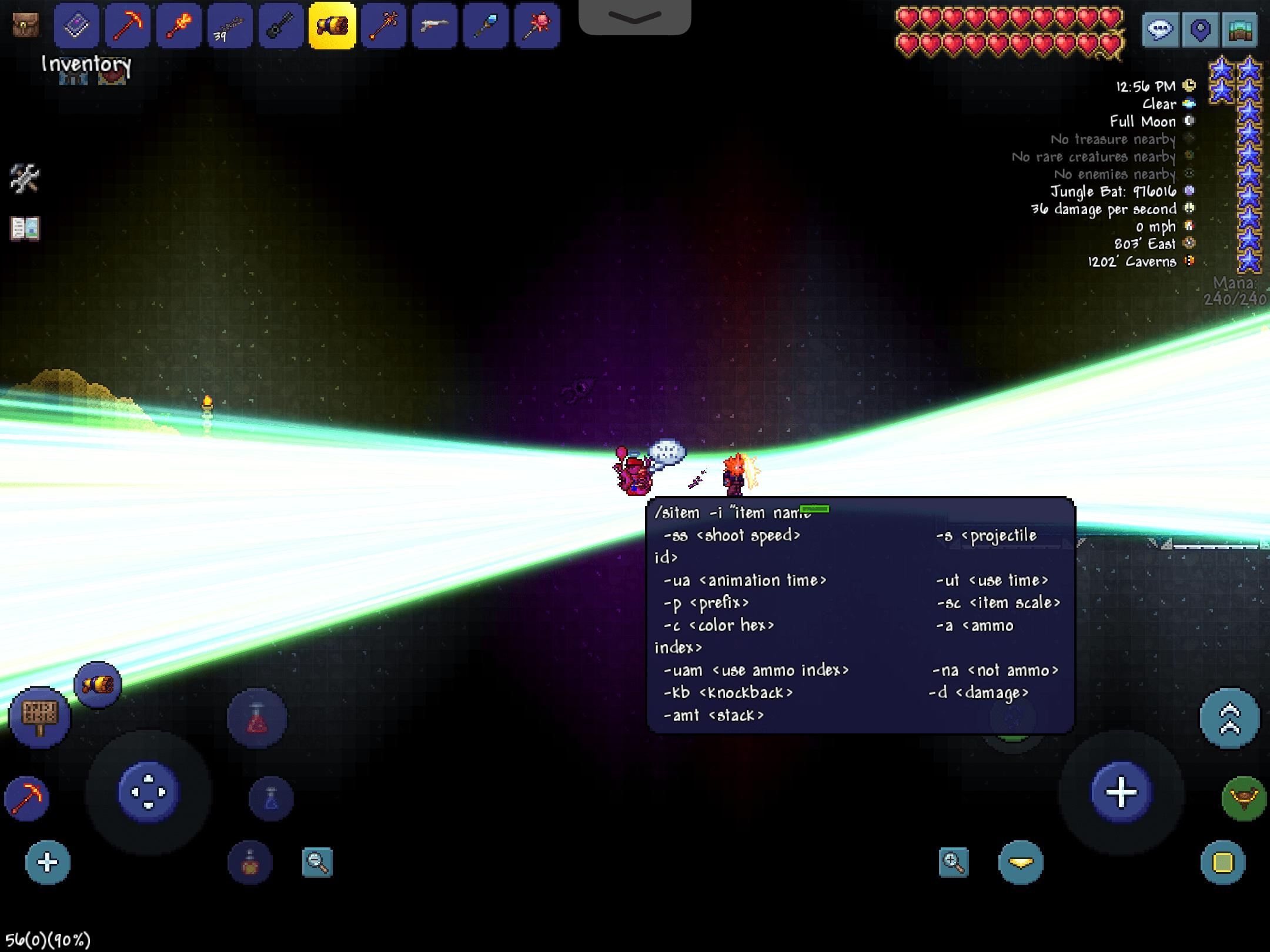The height and width of the screenshot is (952, 1270).
Task: Collapse the quick bar with the down chevron
Action: pyautogui.click(x=1021, y=863)
